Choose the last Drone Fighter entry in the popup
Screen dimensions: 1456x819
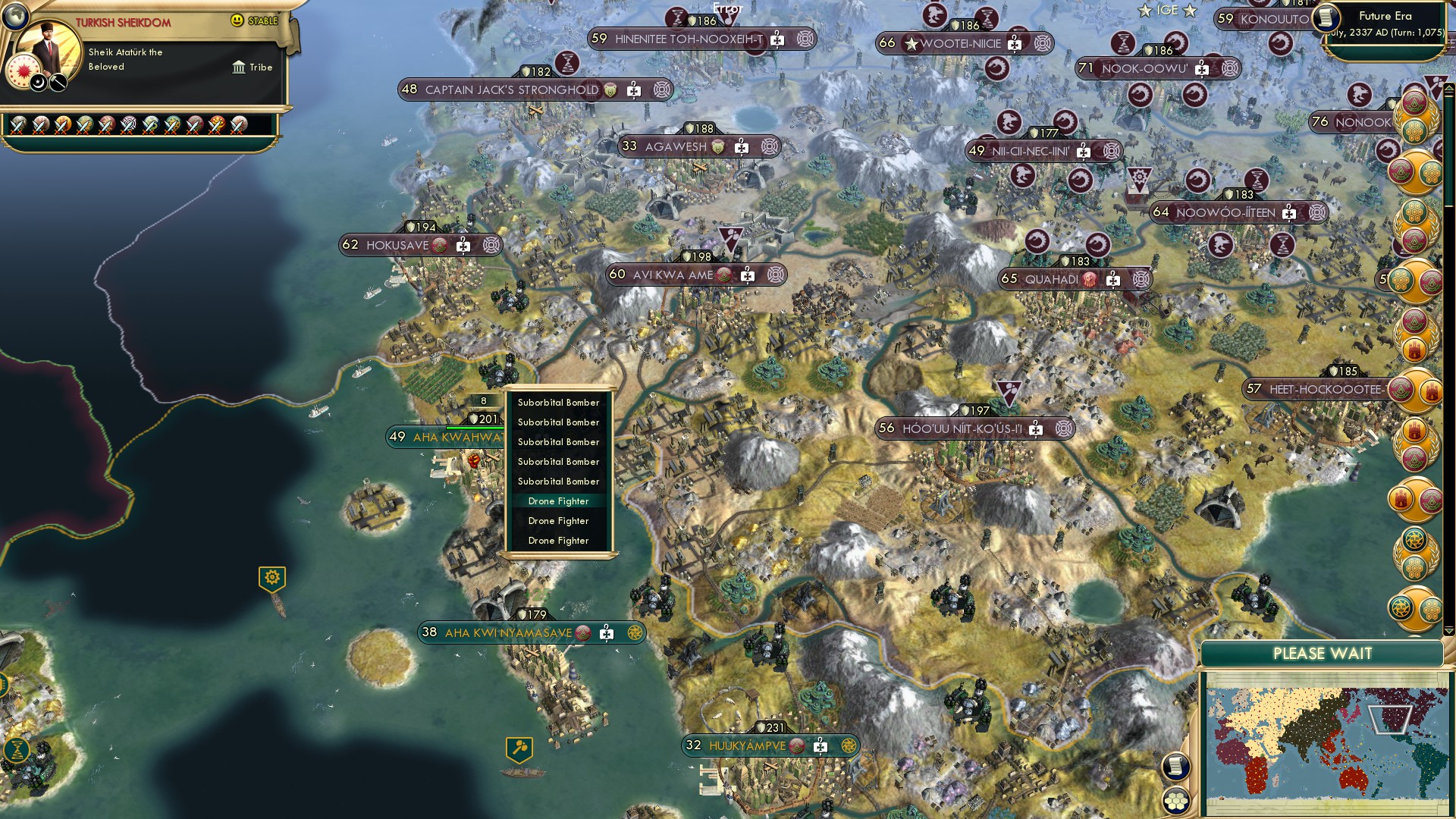pos(558,541)
